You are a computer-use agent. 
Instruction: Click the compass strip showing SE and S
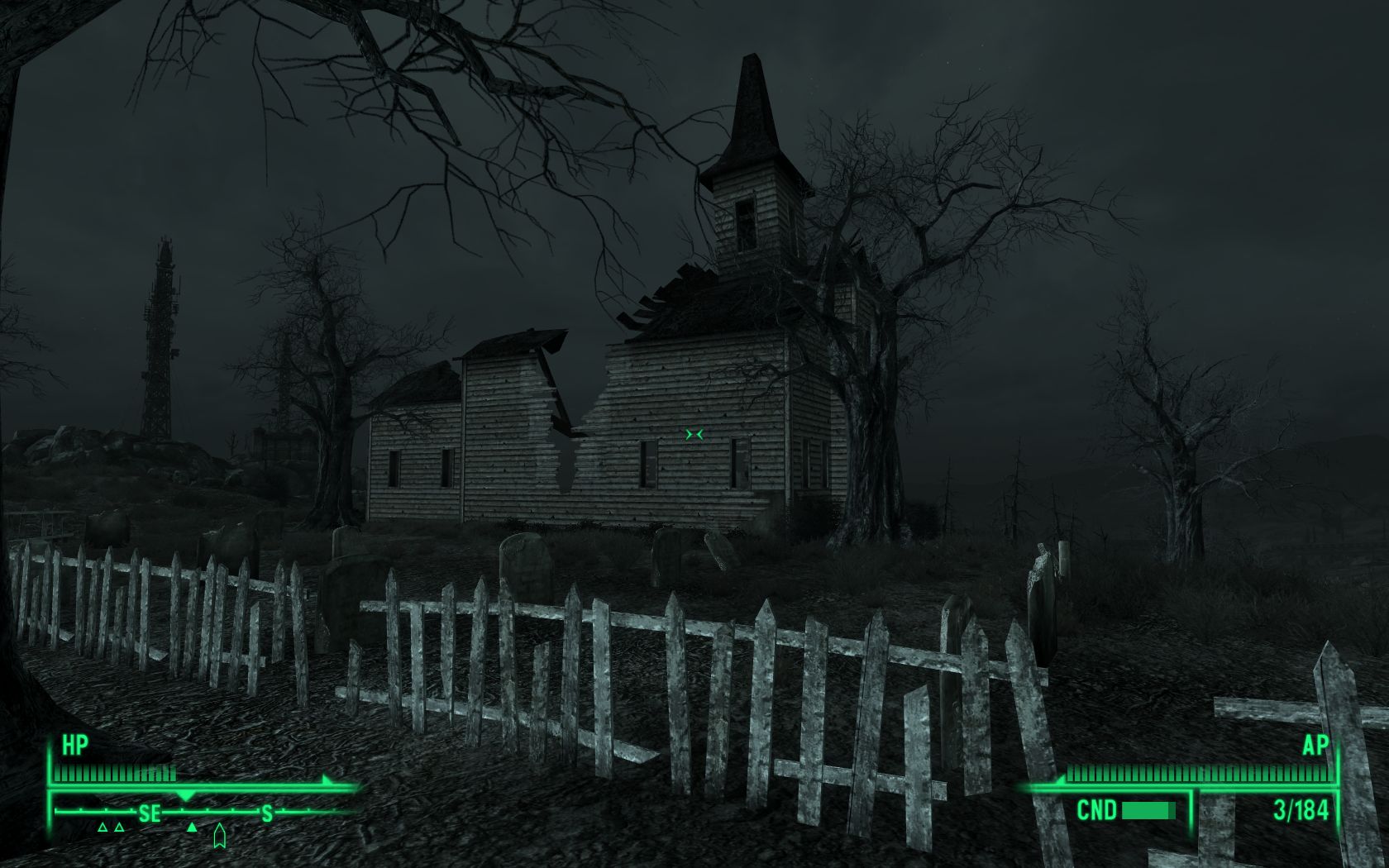click(x=207, y=813)
